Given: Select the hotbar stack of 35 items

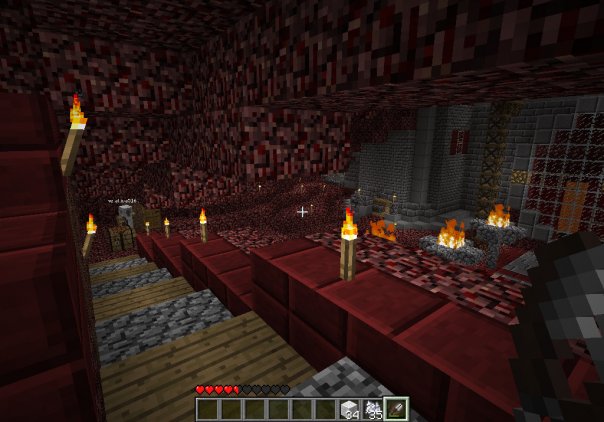Looking at the screenshot, I should pyautogui.click(x=374, y=408).
